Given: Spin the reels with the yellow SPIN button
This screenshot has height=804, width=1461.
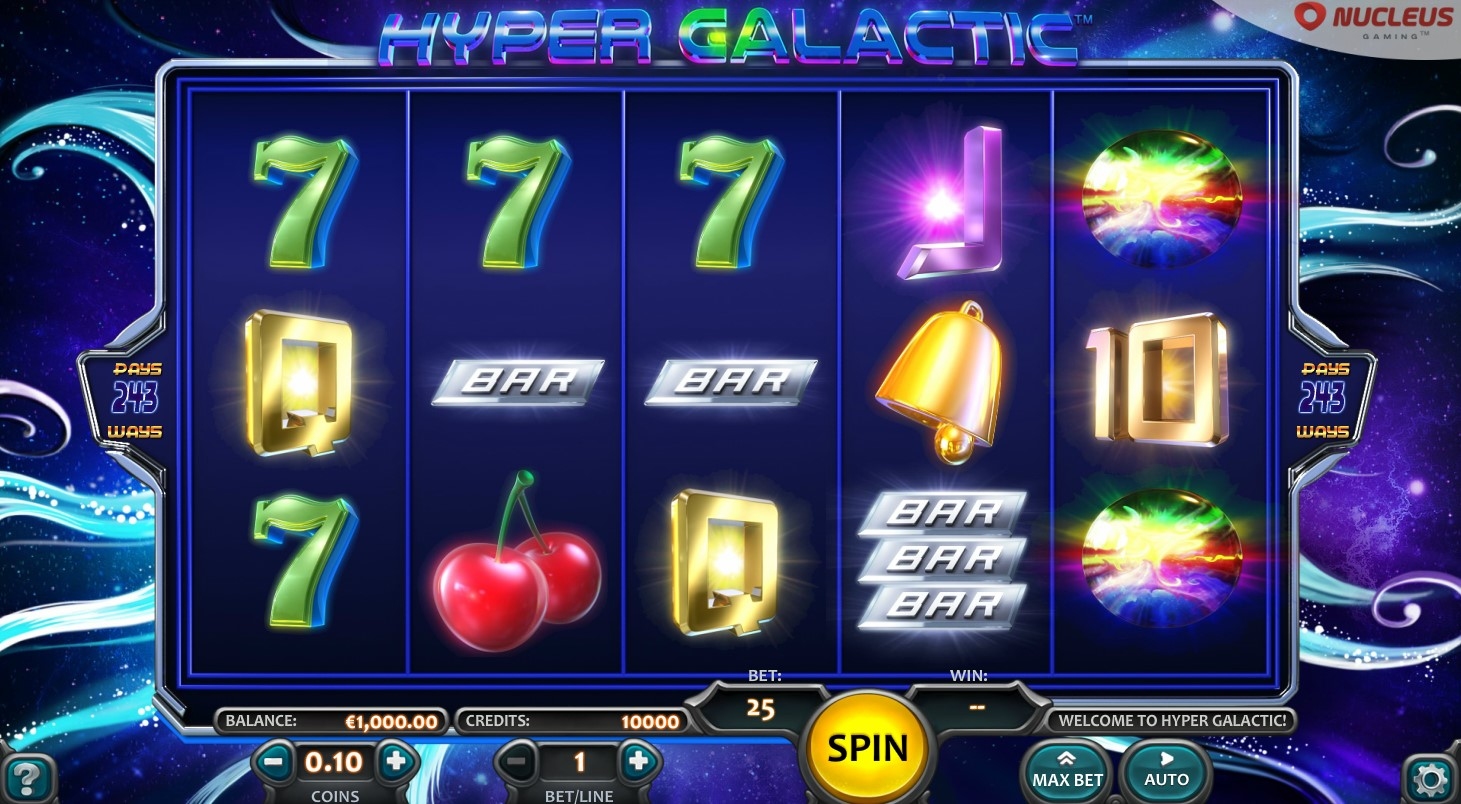Looking at the screenshot, I should [x=867, y=748].
